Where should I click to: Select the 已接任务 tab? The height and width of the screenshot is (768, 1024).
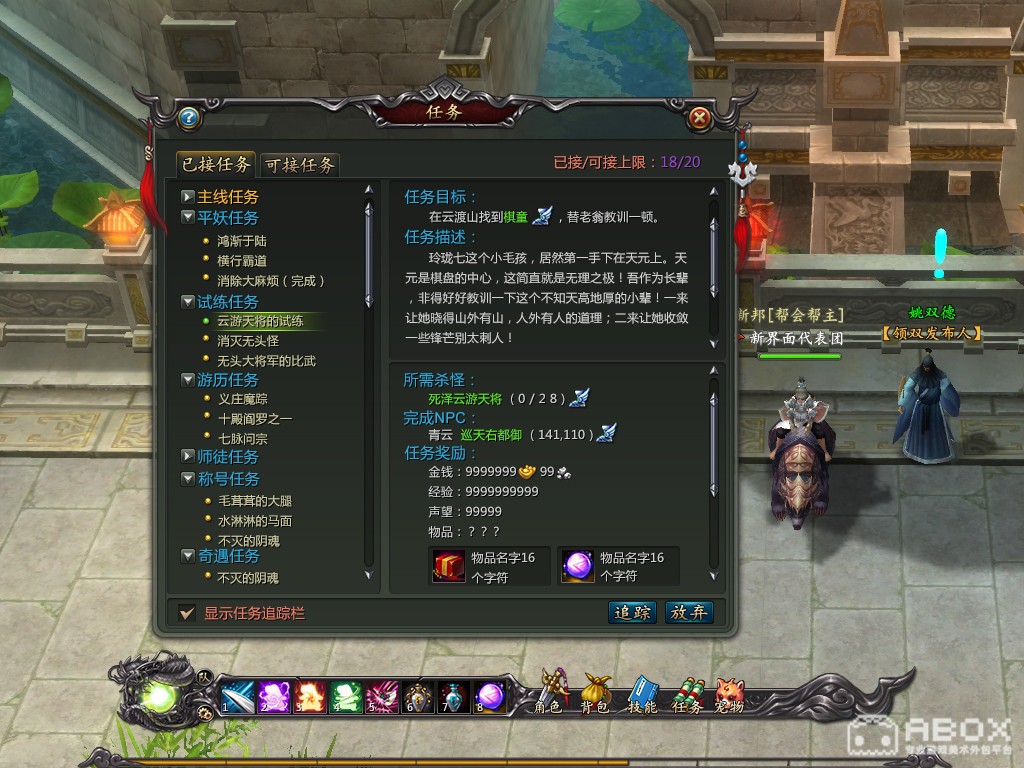(x=214, y=164)
